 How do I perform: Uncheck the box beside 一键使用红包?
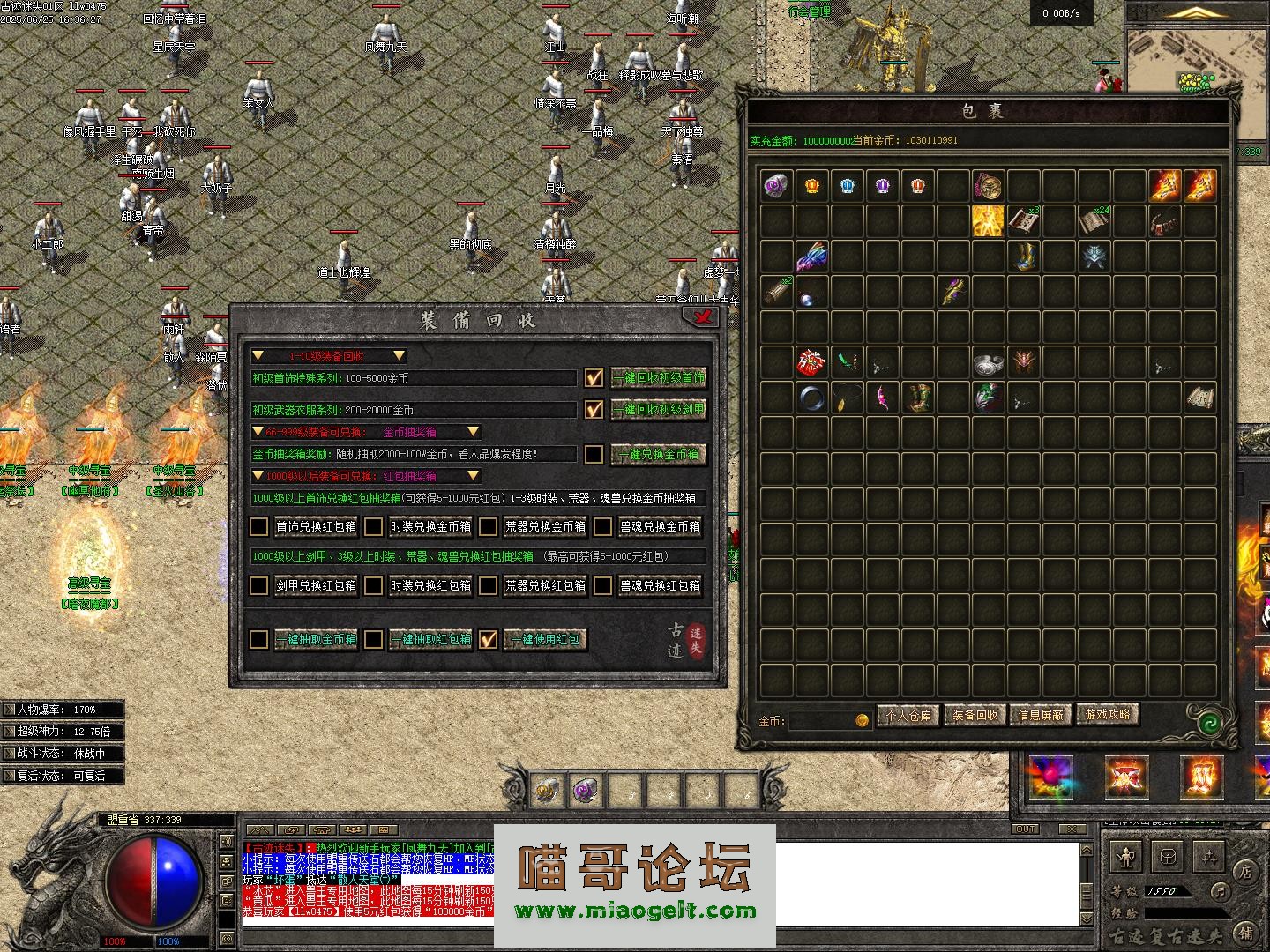pos(489,640)
